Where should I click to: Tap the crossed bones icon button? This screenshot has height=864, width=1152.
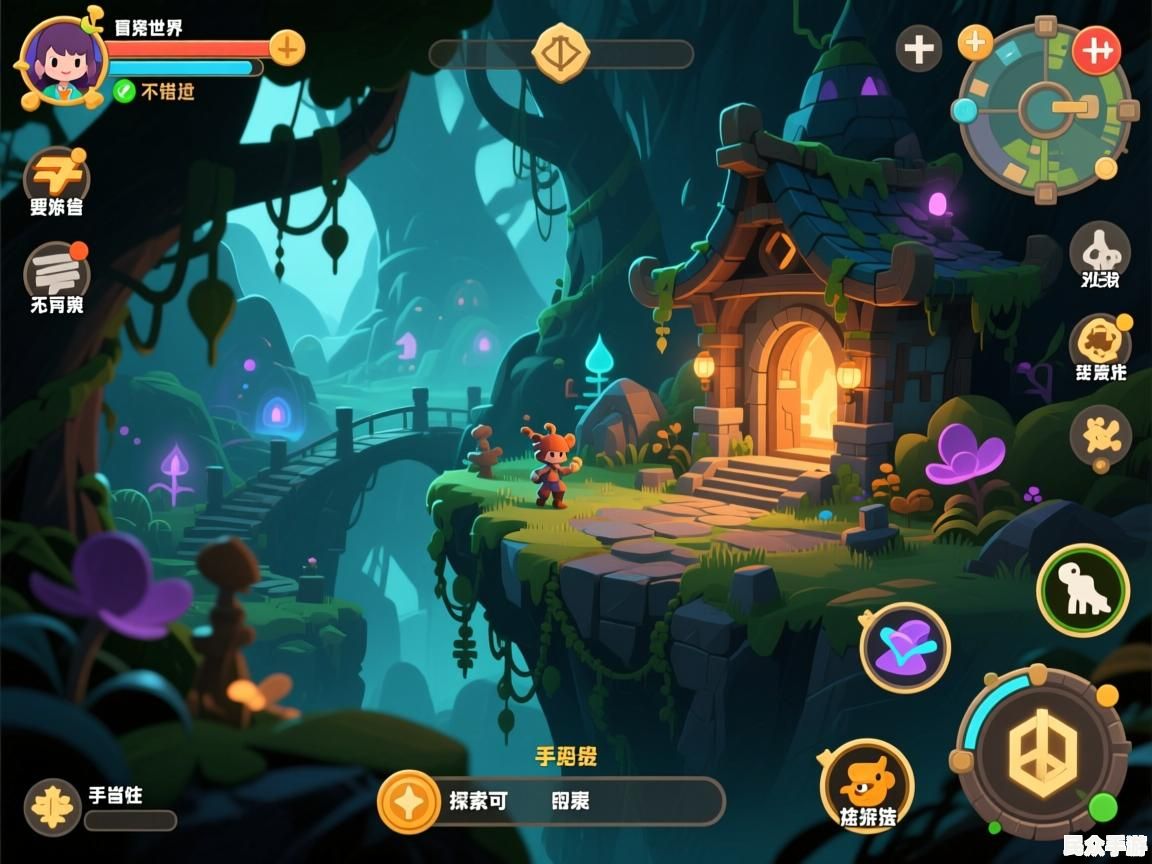point(1100,435)
